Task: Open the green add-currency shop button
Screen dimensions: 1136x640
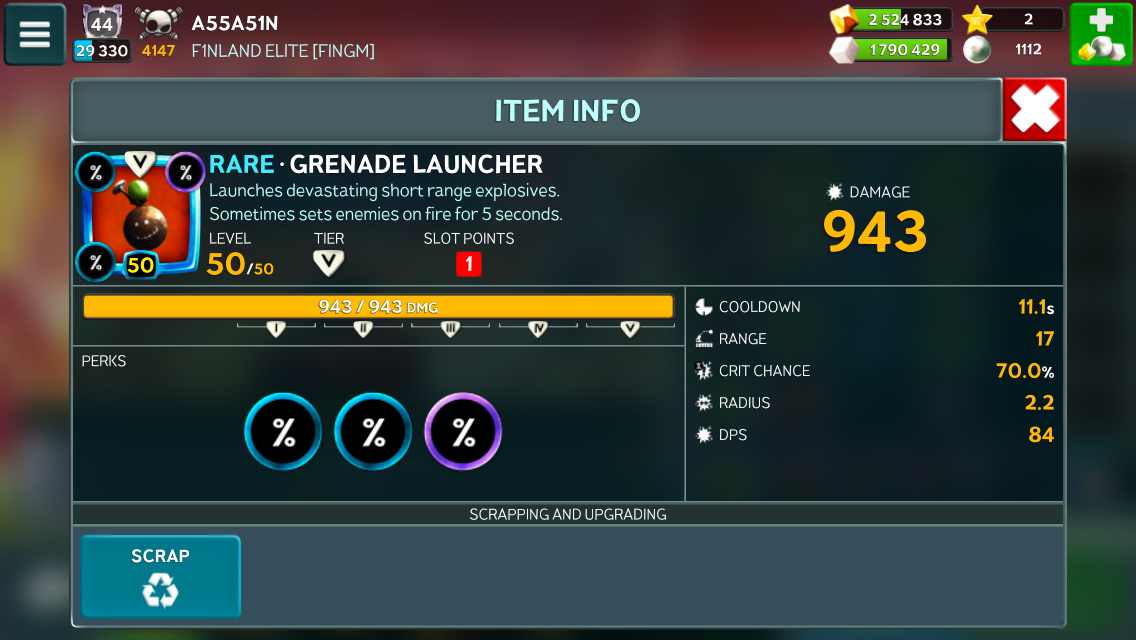Action: [1101, 35]
